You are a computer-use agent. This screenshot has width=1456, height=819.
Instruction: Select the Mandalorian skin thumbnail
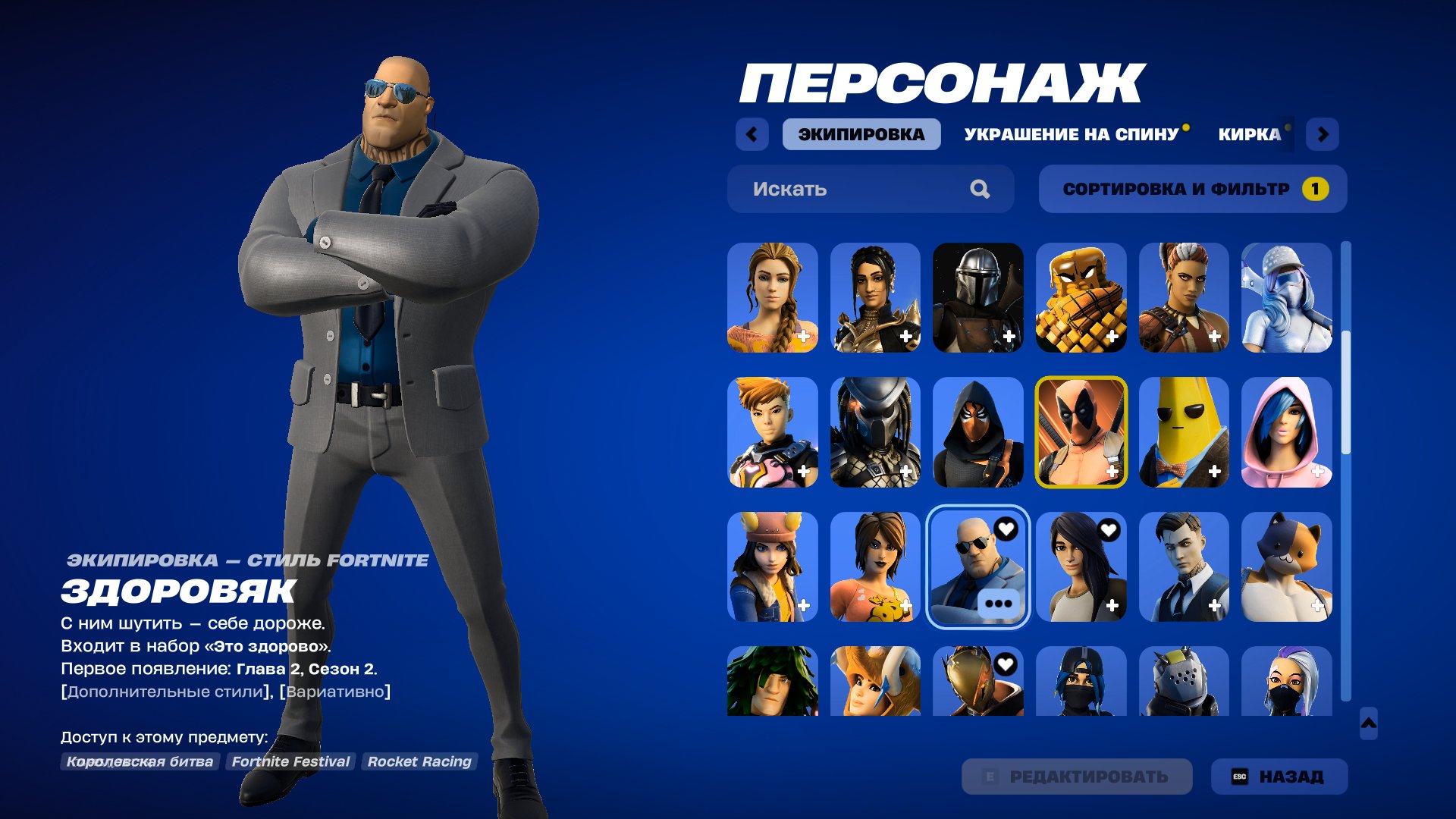tap(978, 297)
